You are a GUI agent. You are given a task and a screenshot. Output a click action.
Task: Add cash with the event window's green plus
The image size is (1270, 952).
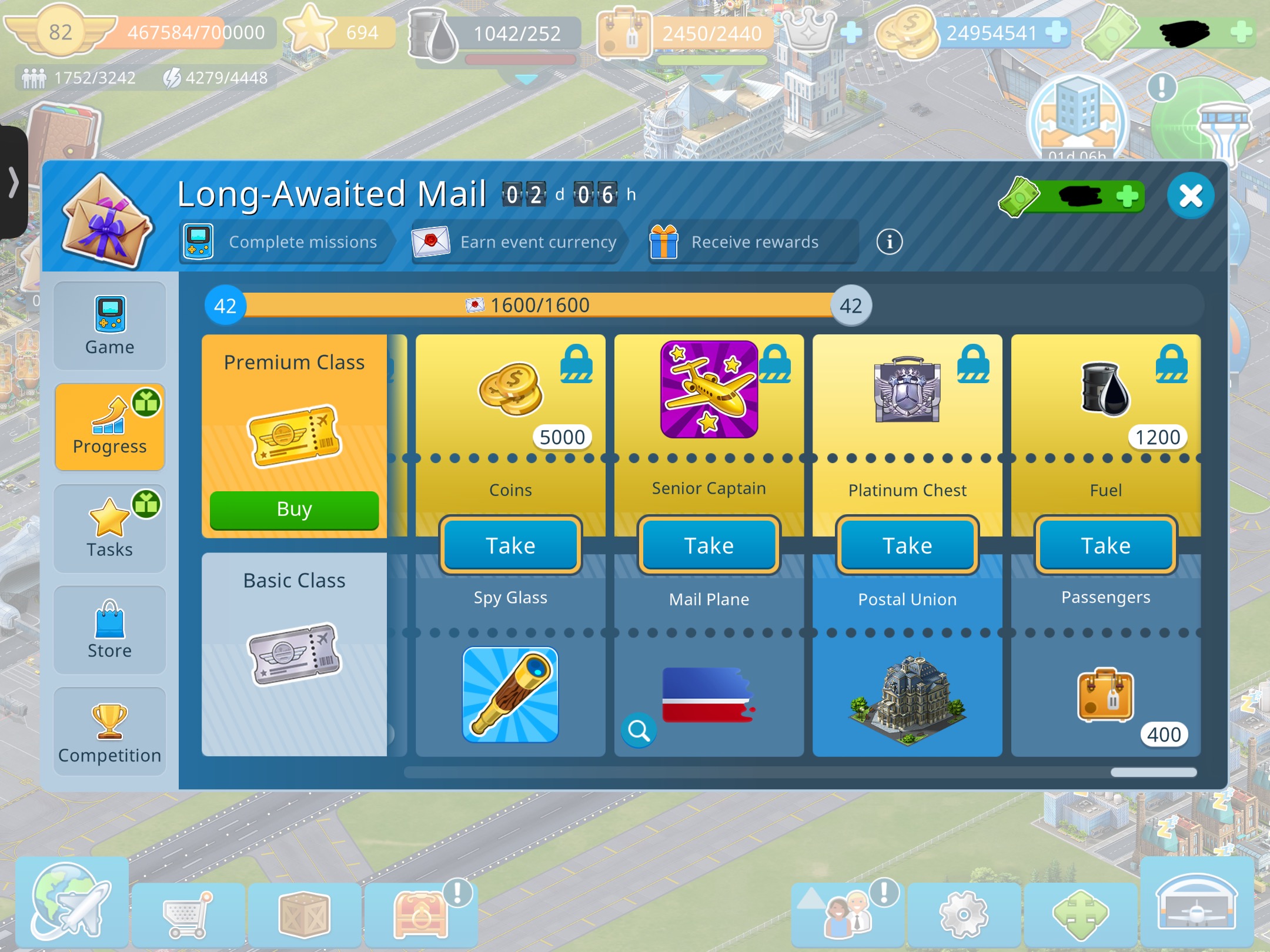click(x=1127, y=196)
